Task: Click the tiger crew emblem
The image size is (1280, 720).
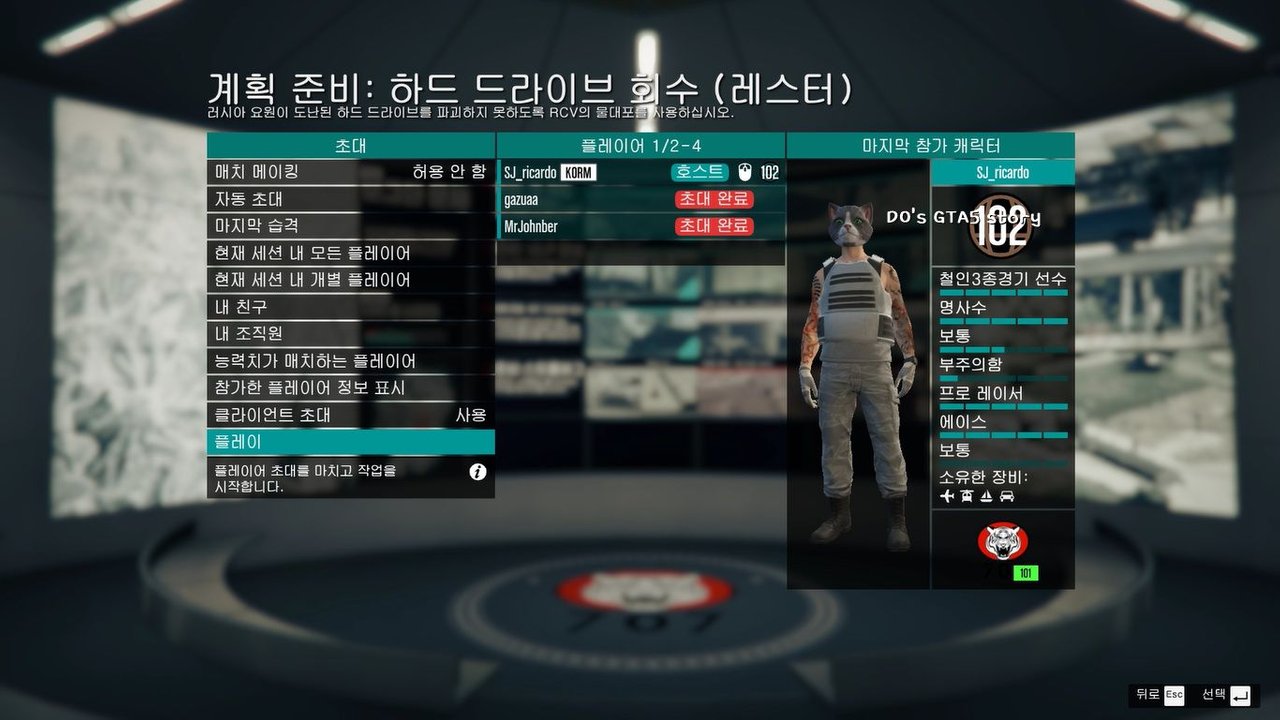Action: [x=1002, y=543]
